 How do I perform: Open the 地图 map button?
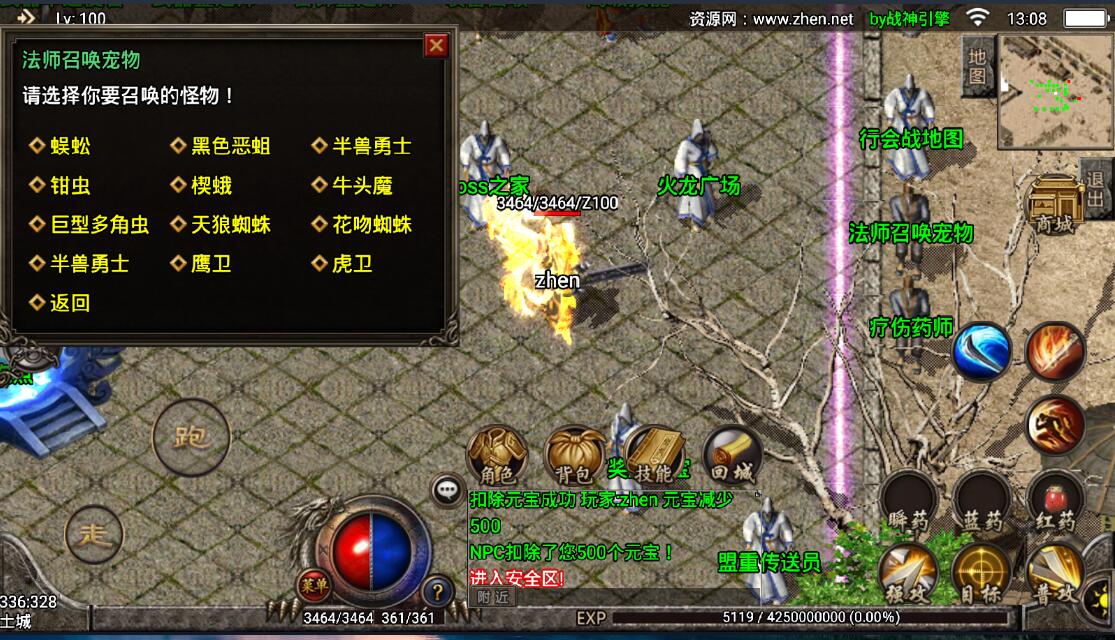977,65
